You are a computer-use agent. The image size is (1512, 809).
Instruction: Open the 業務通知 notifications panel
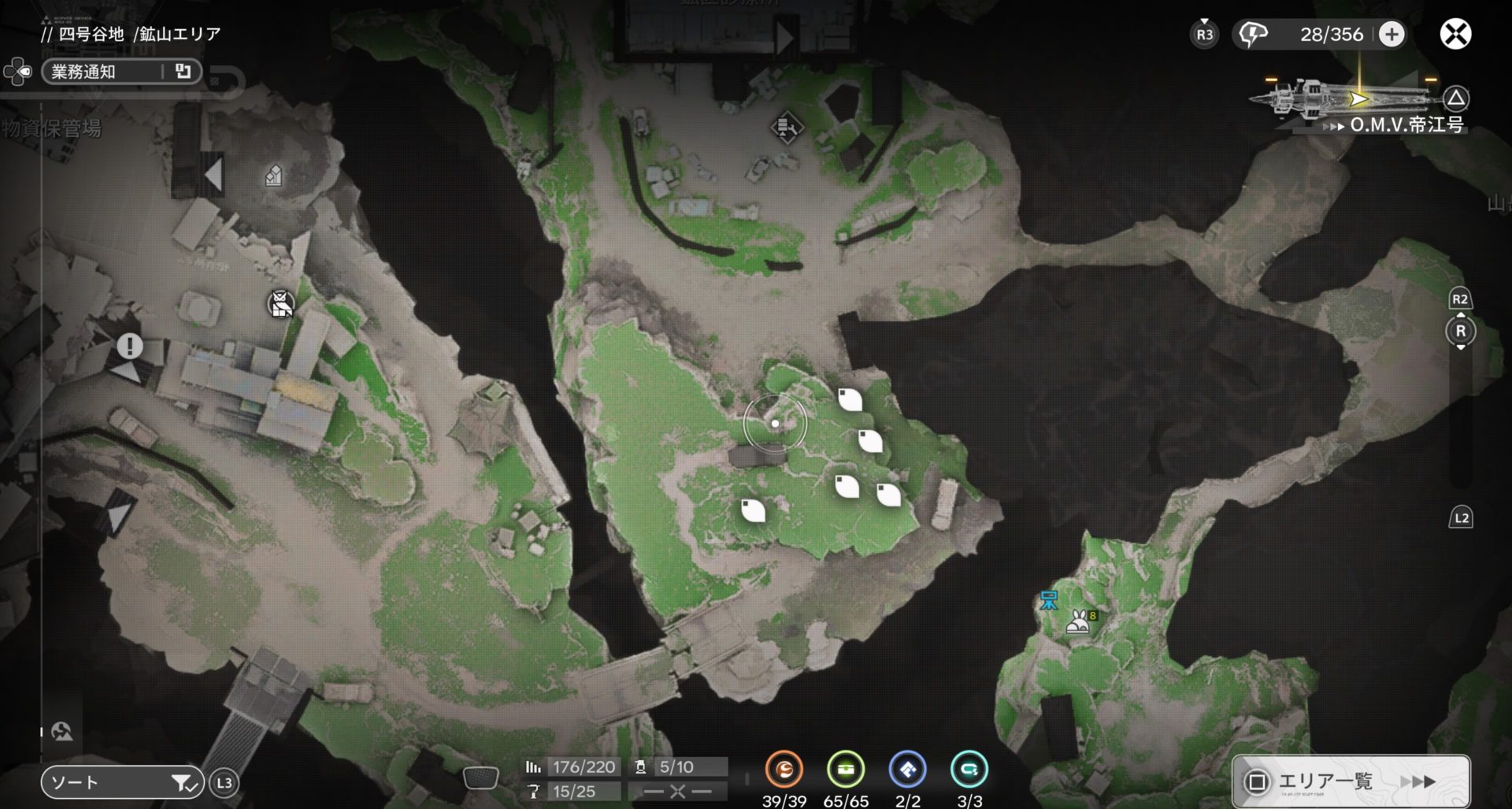[x=120, y=72]
